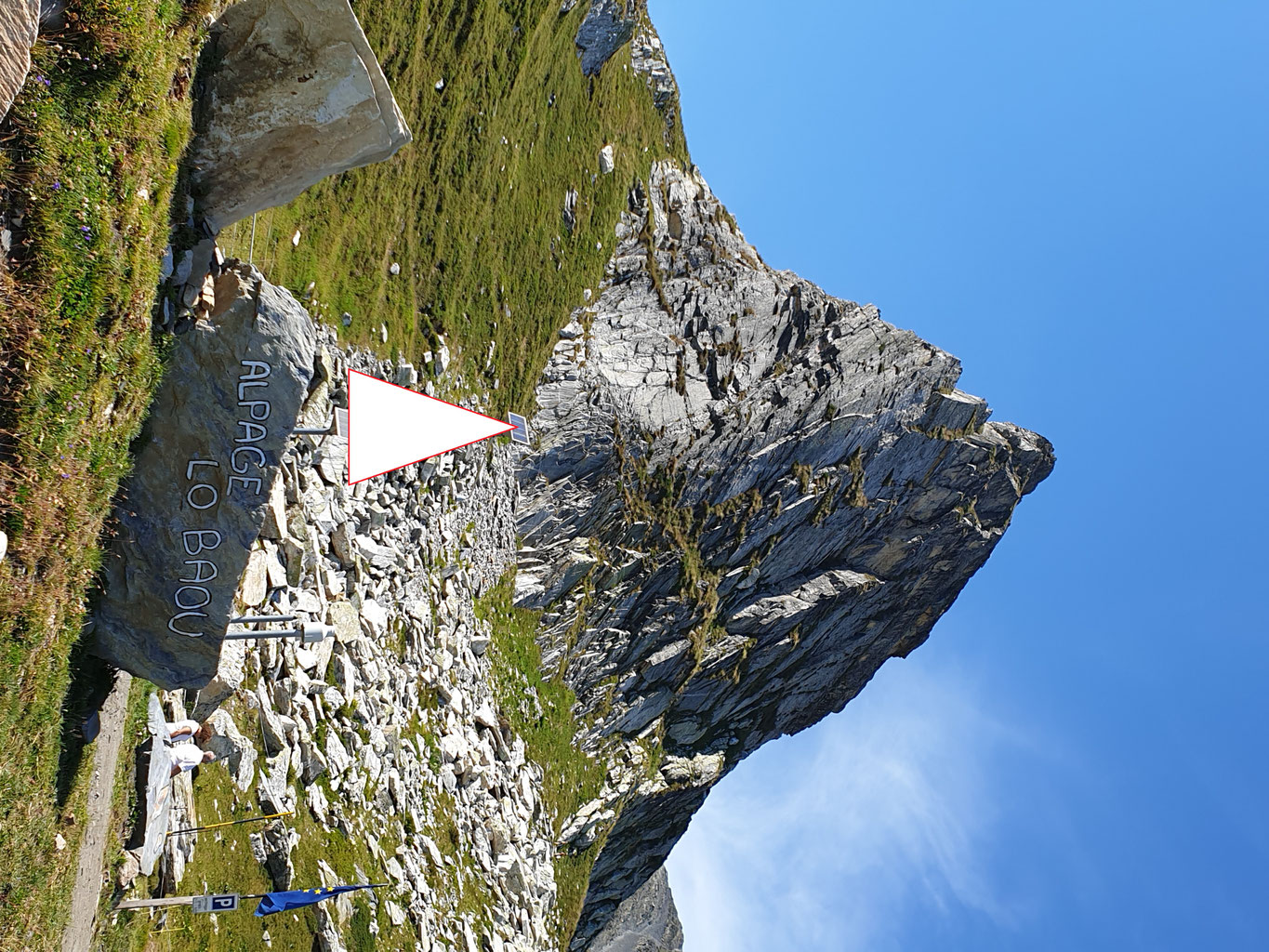
Task: Click the wooden signpost beside the parking sign
Action: 153,902
